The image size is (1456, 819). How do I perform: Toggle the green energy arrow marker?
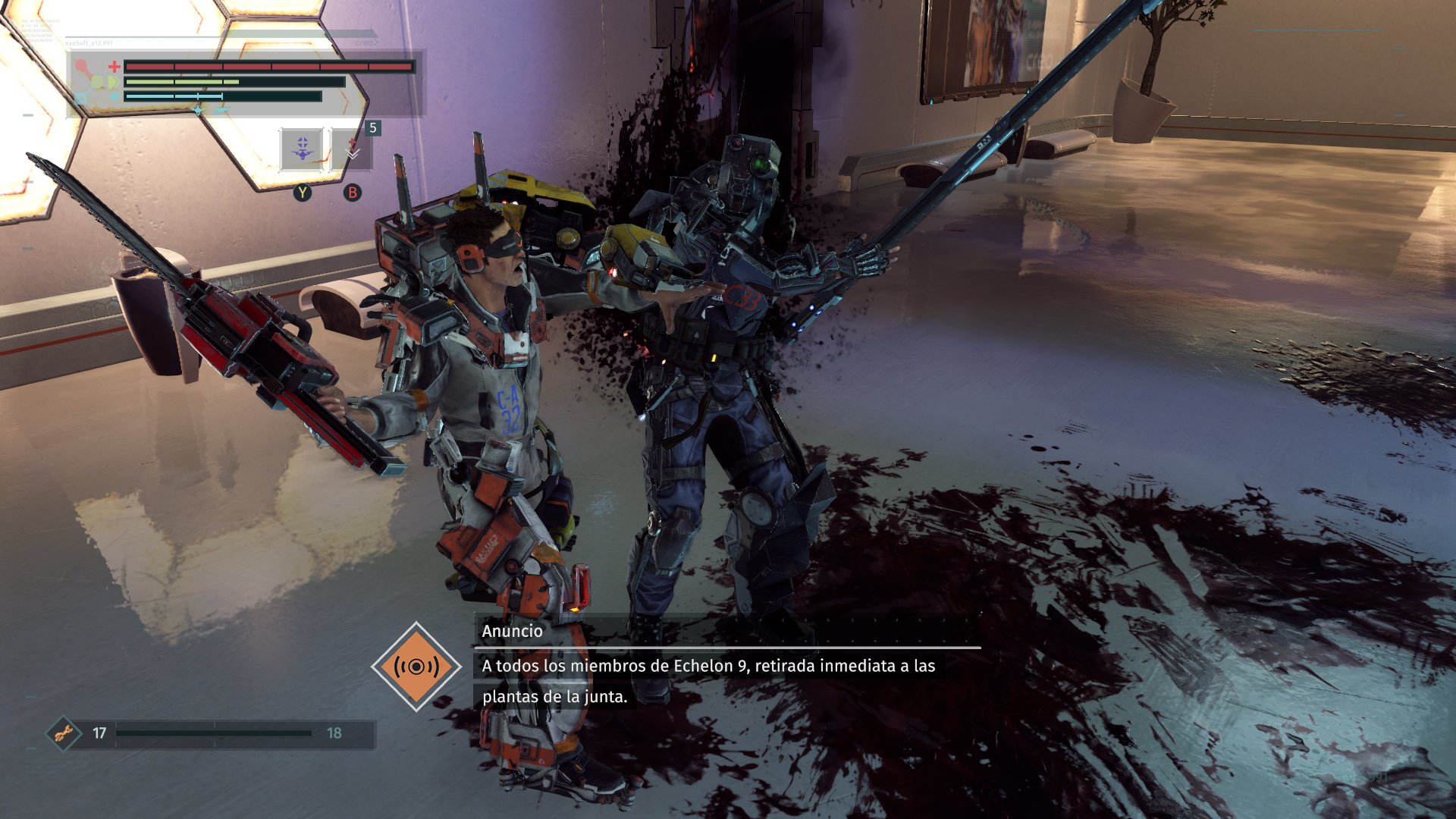coord(112,81)
